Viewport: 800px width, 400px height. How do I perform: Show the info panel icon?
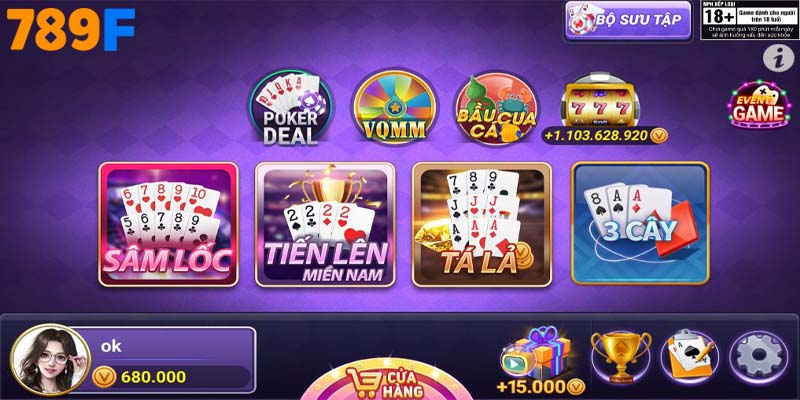click(777, 58)
